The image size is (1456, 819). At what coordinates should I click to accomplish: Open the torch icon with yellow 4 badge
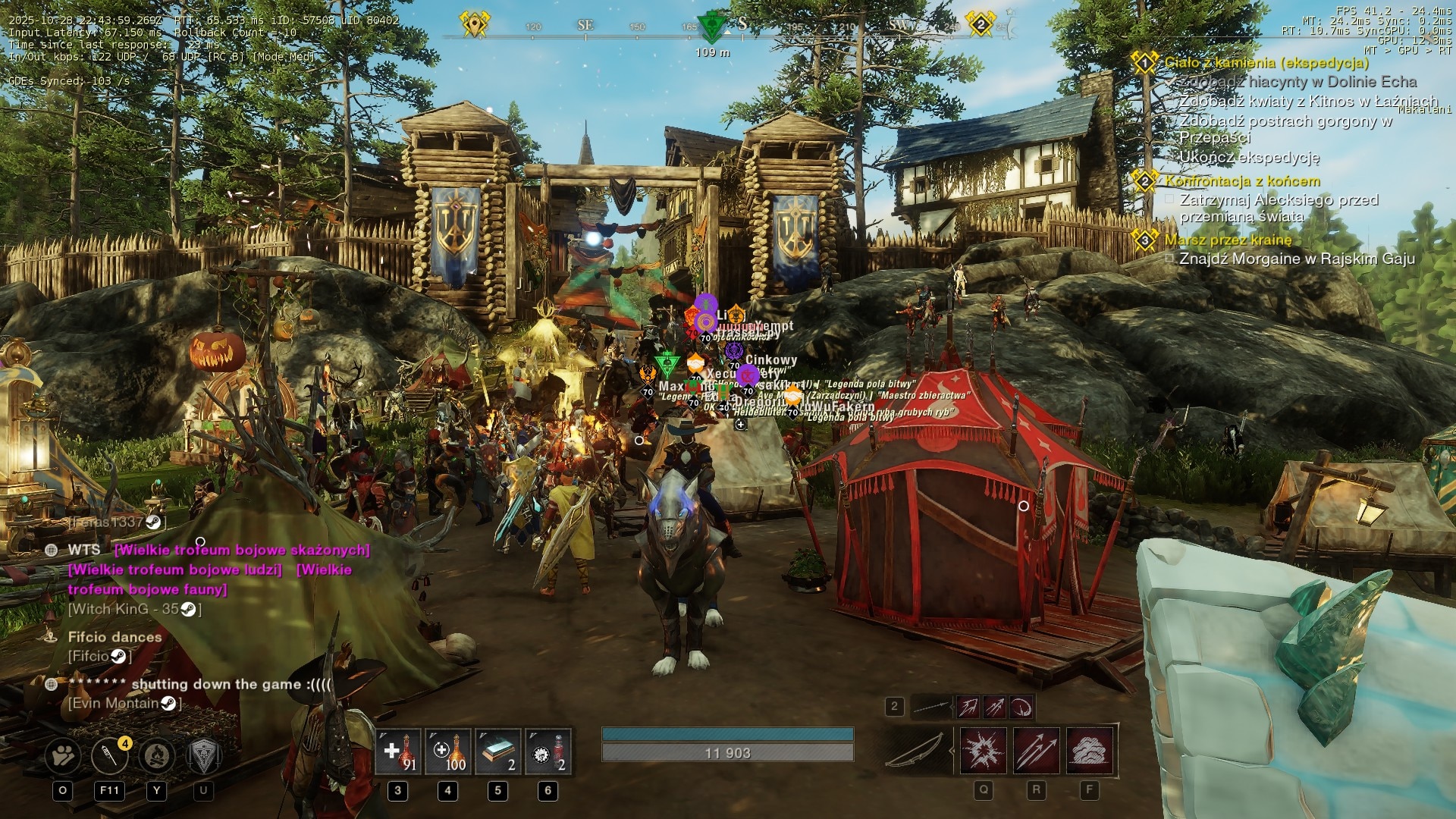coord(110,755)
